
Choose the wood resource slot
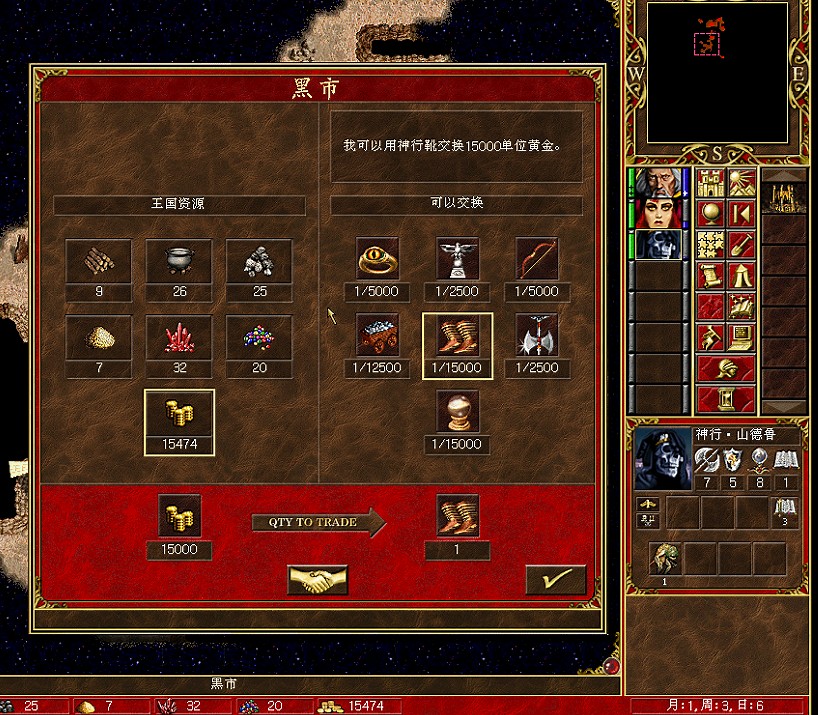point(99,261)
